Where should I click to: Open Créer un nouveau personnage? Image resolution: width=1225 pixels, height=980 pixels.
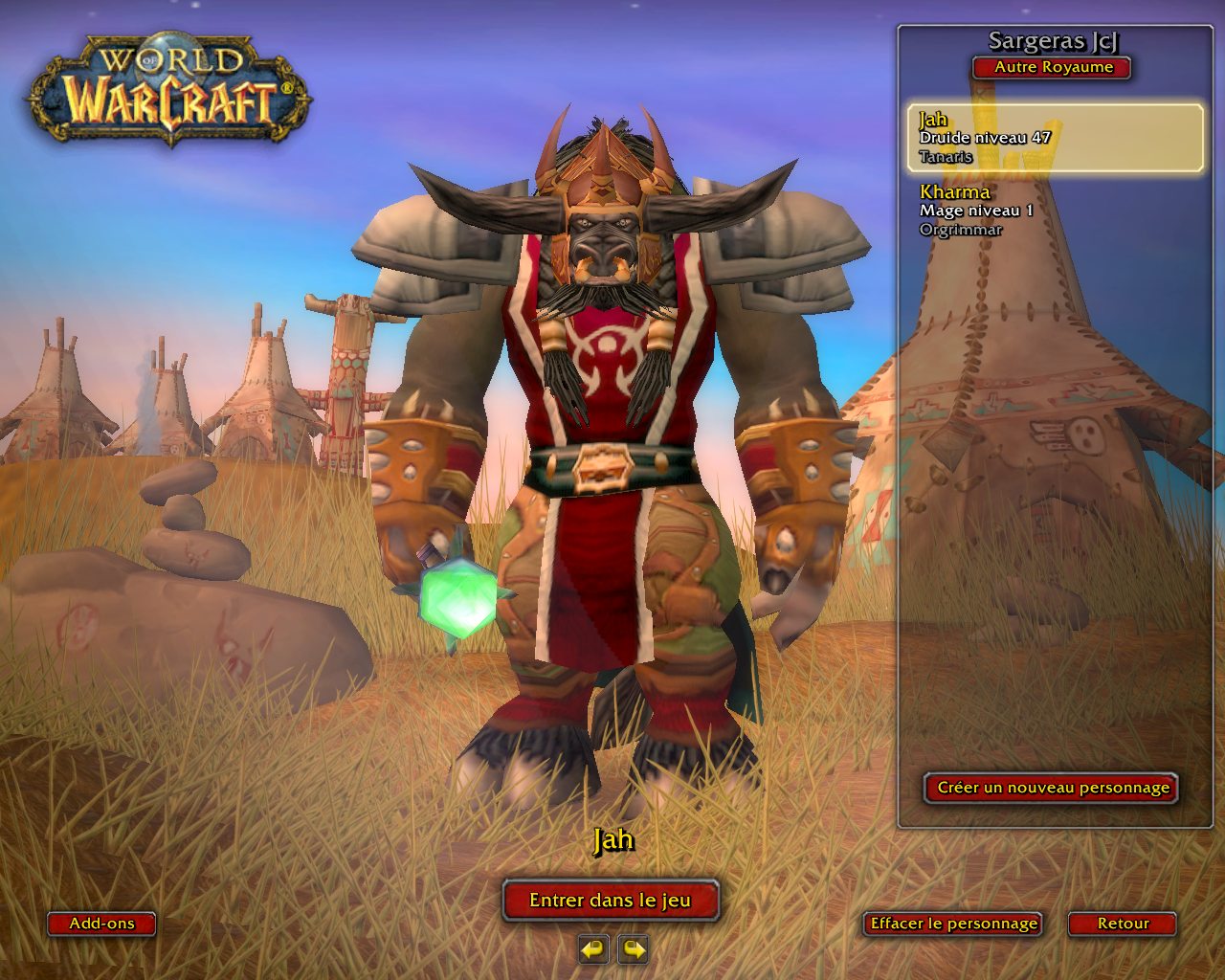1052,788
